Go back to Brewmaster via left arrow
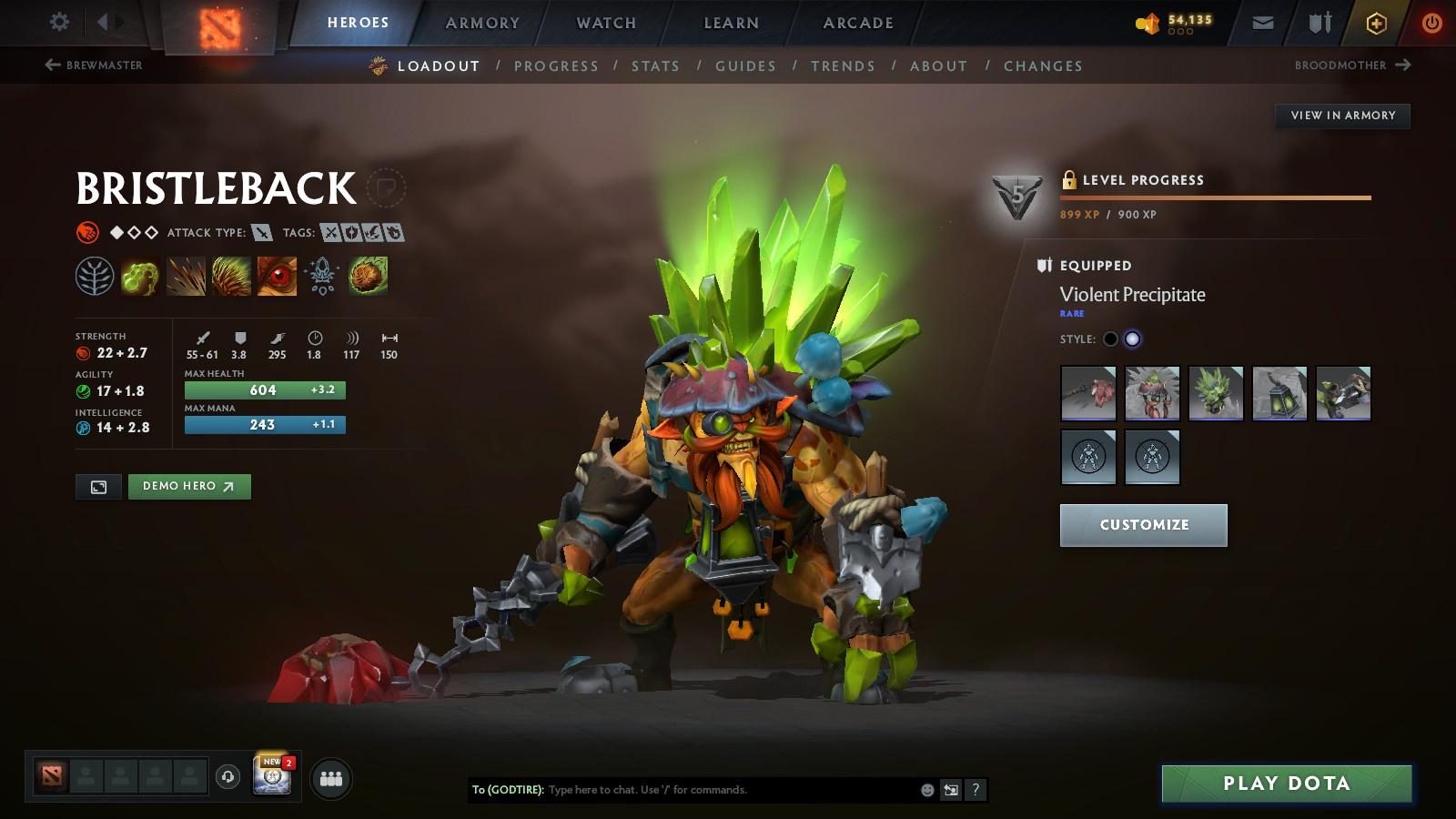The height and width of the screenshot is (819, 1456). 52,64
